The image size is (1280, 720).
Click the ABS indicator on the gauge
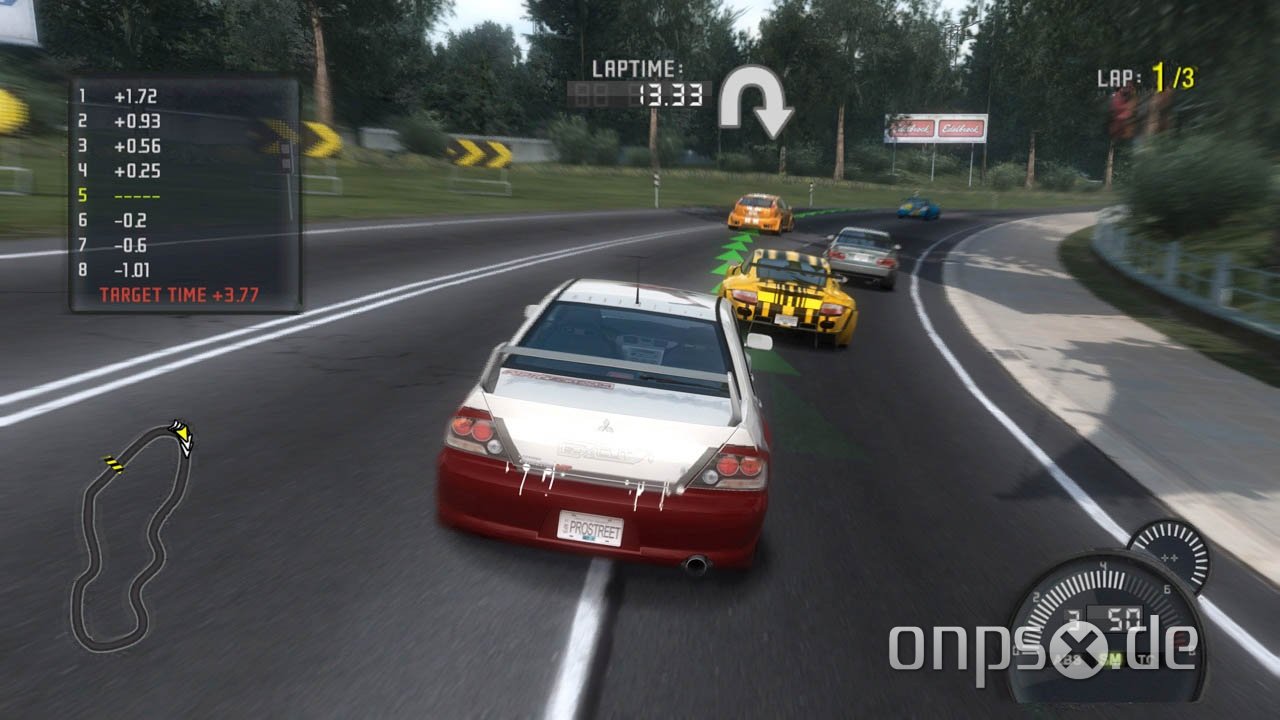point(1068,657)
